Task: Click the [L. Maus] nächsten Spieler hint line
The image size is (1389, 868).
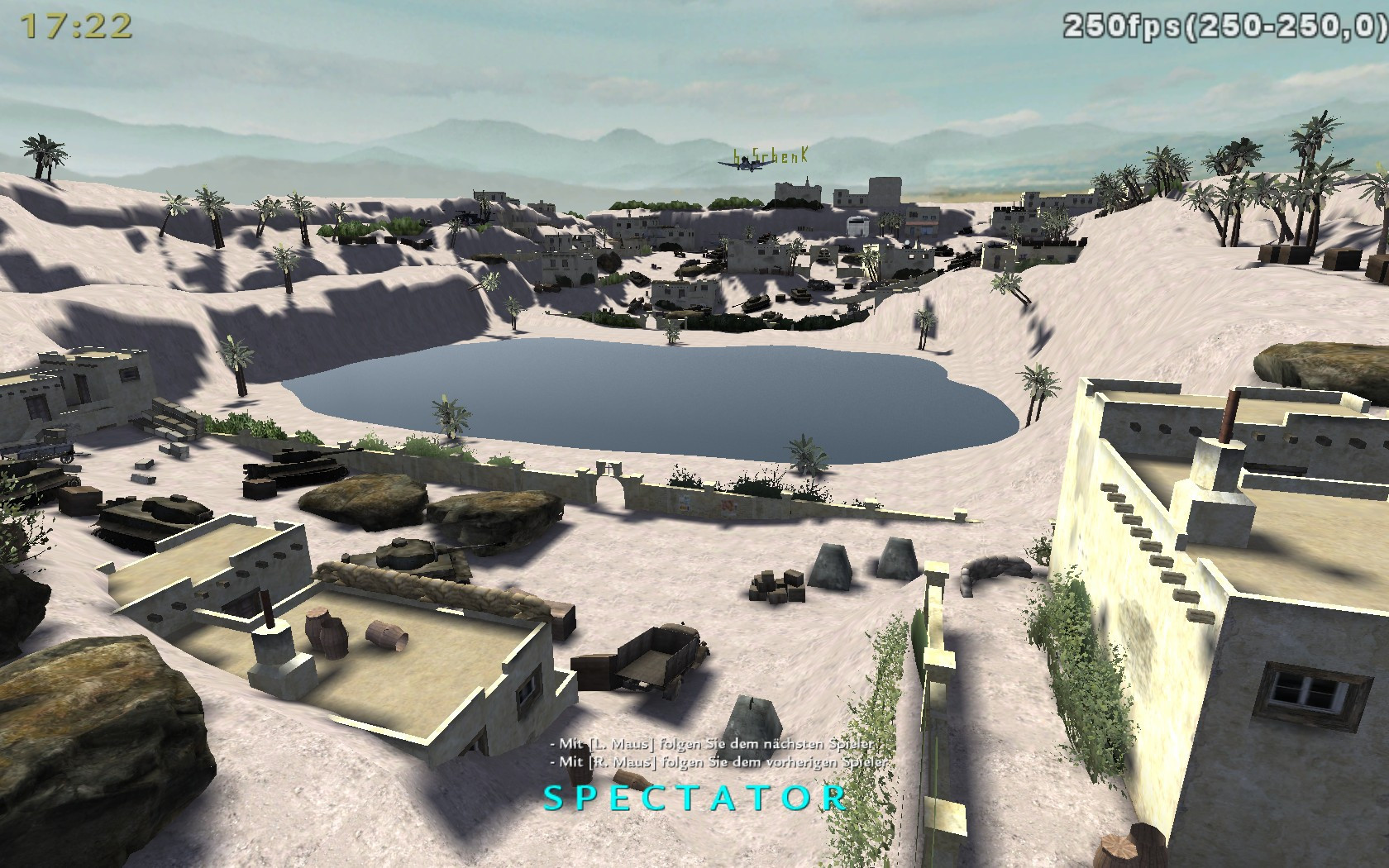Action: tap(711, 743)
